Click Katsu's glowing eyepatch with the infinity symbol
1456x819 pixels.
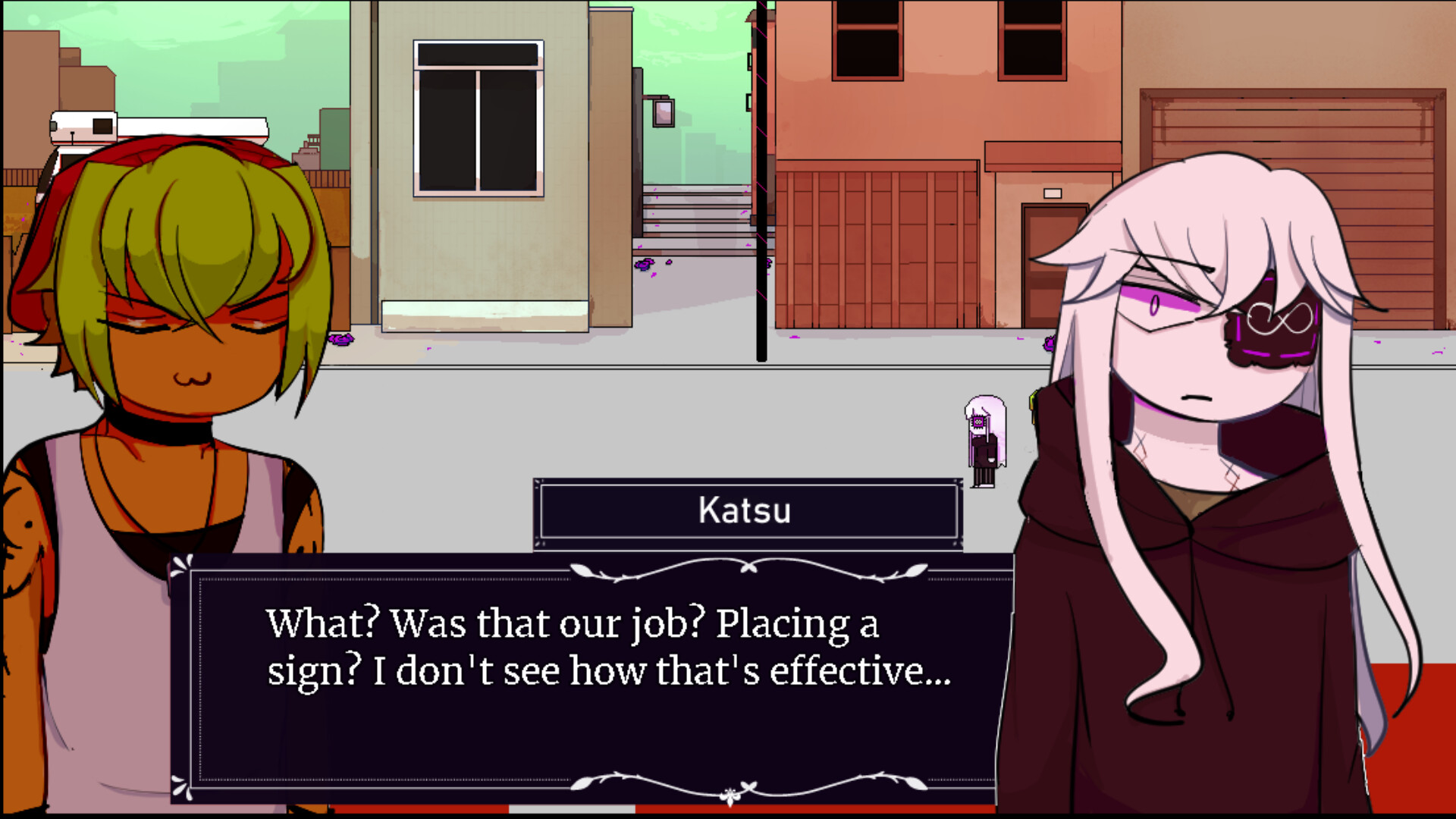click(x=1278, y=322)
